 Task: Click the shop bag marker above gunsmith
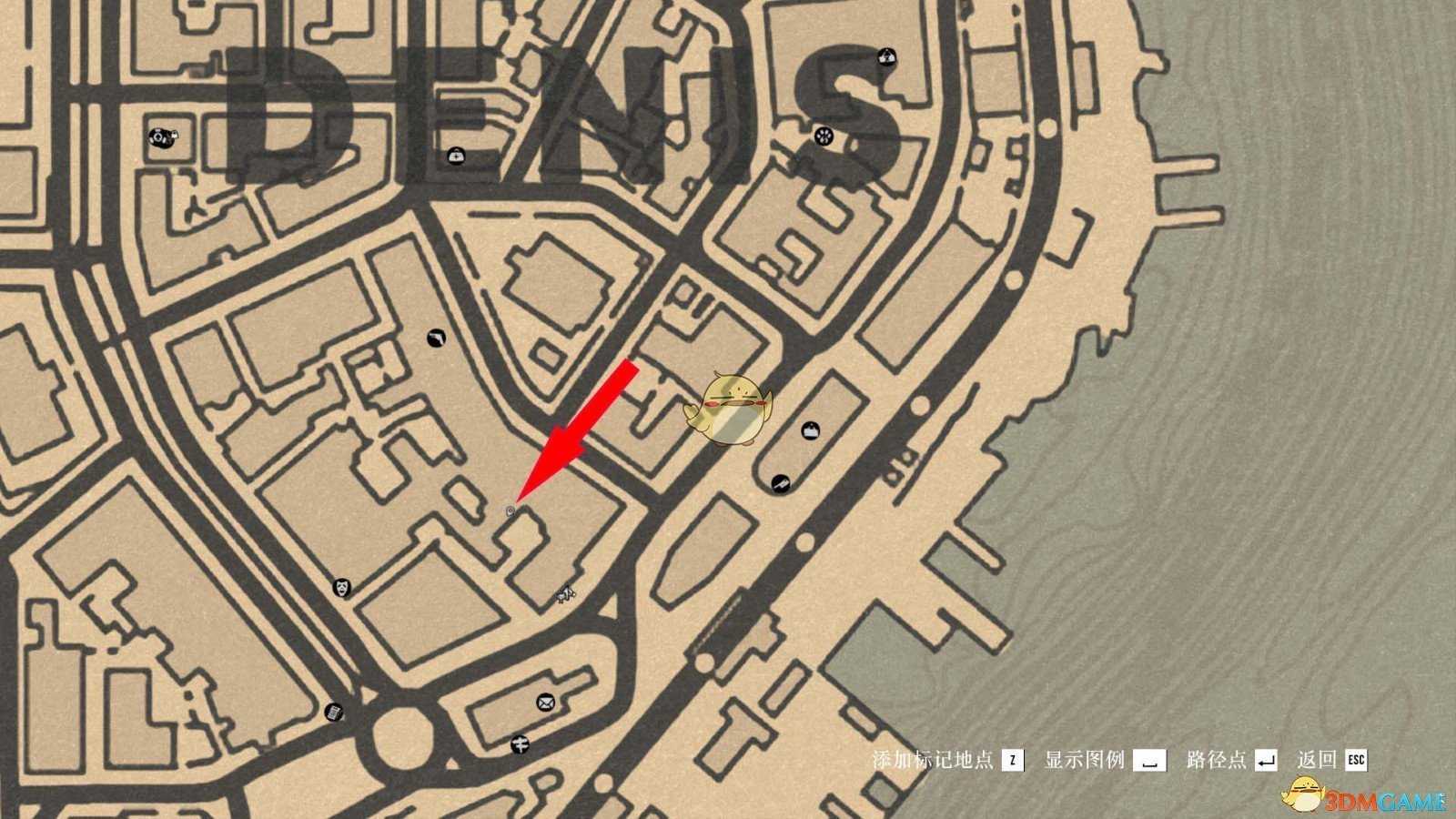click(810, 430)
